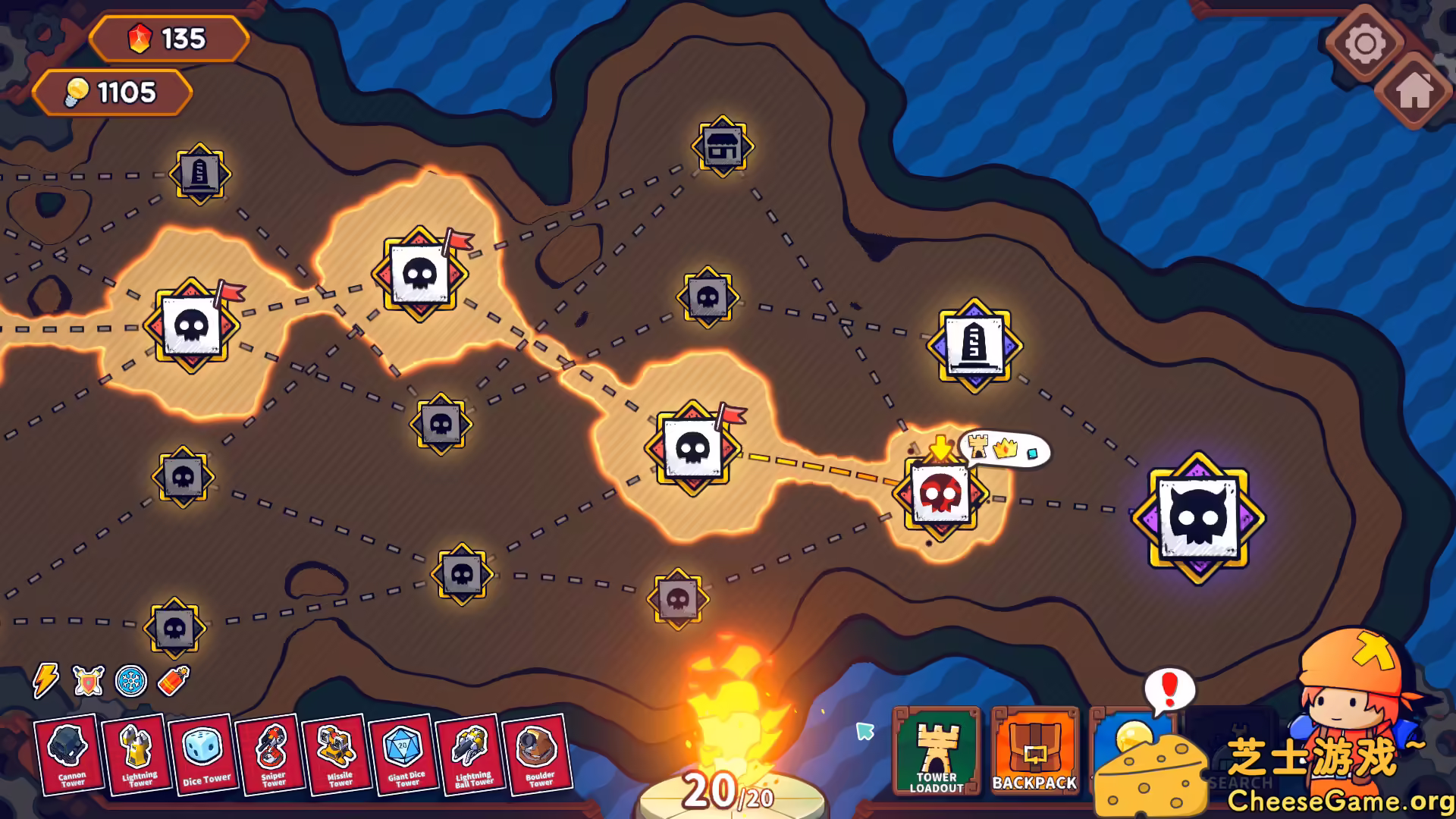Toggle the shield power-up
Viewport: 1456px width, 819px height.
tap(86, 681)
